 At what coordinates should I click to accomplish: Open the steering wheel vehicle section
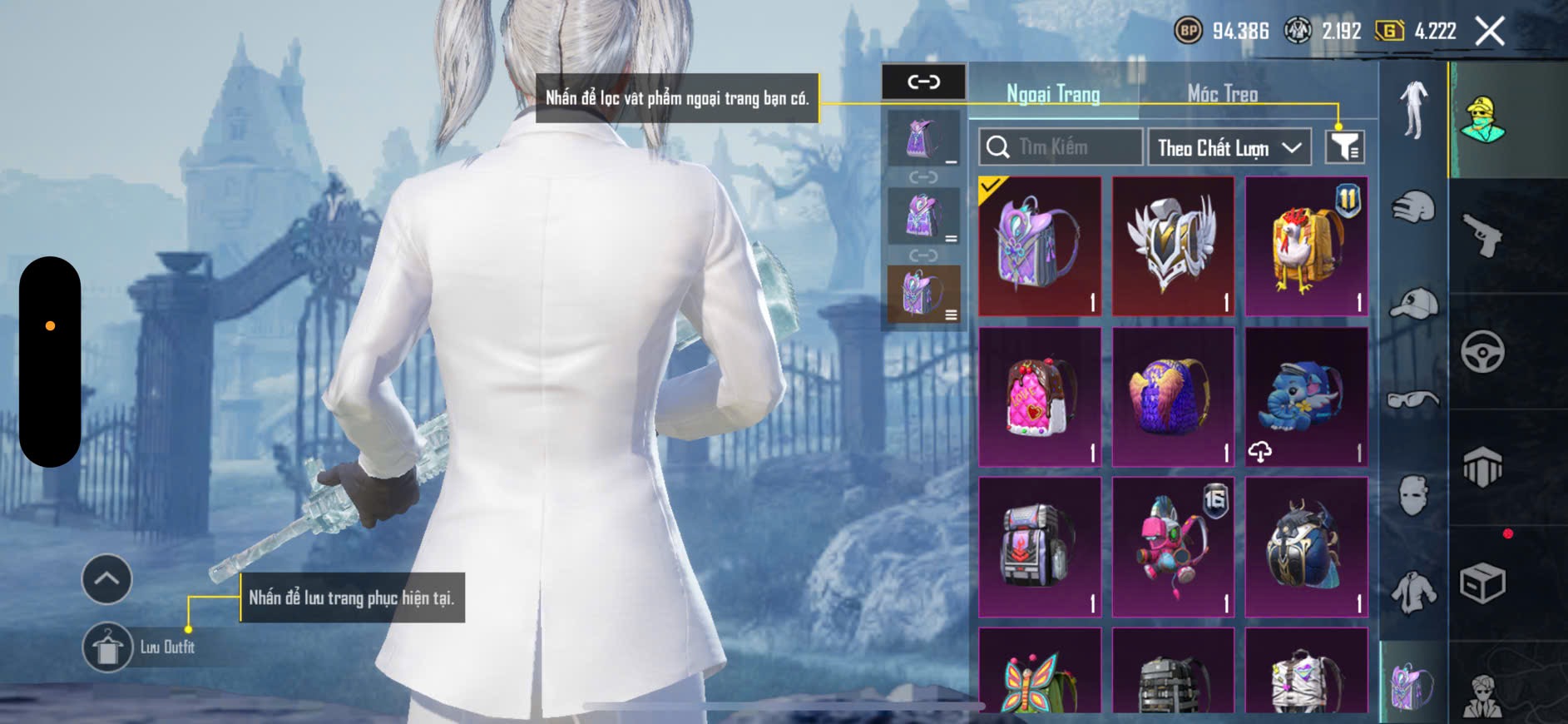[x=1482, y=351]
